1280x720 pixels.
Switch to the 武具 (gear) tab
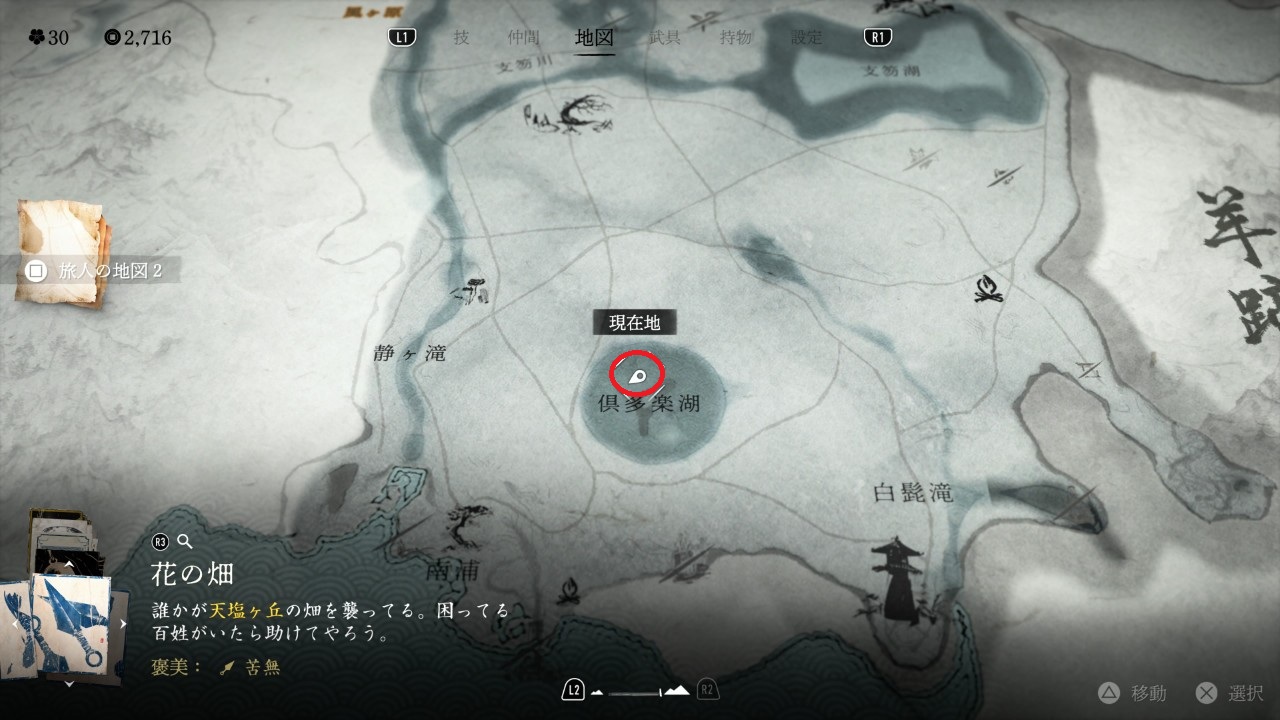point(664,38)
